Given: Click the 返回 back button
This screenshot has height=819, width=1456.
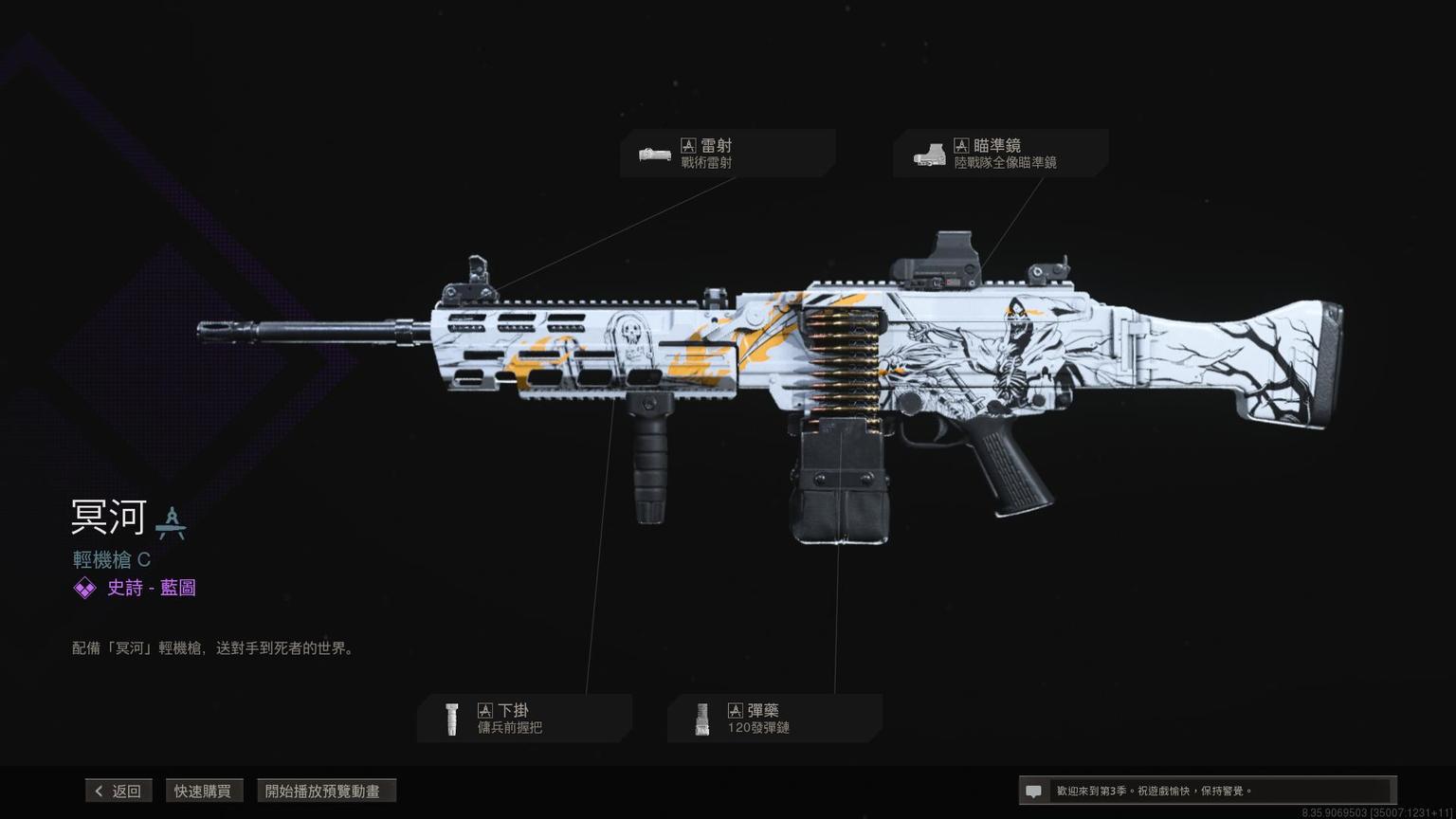Looking at the screenshot, I should tap(118, 791).
